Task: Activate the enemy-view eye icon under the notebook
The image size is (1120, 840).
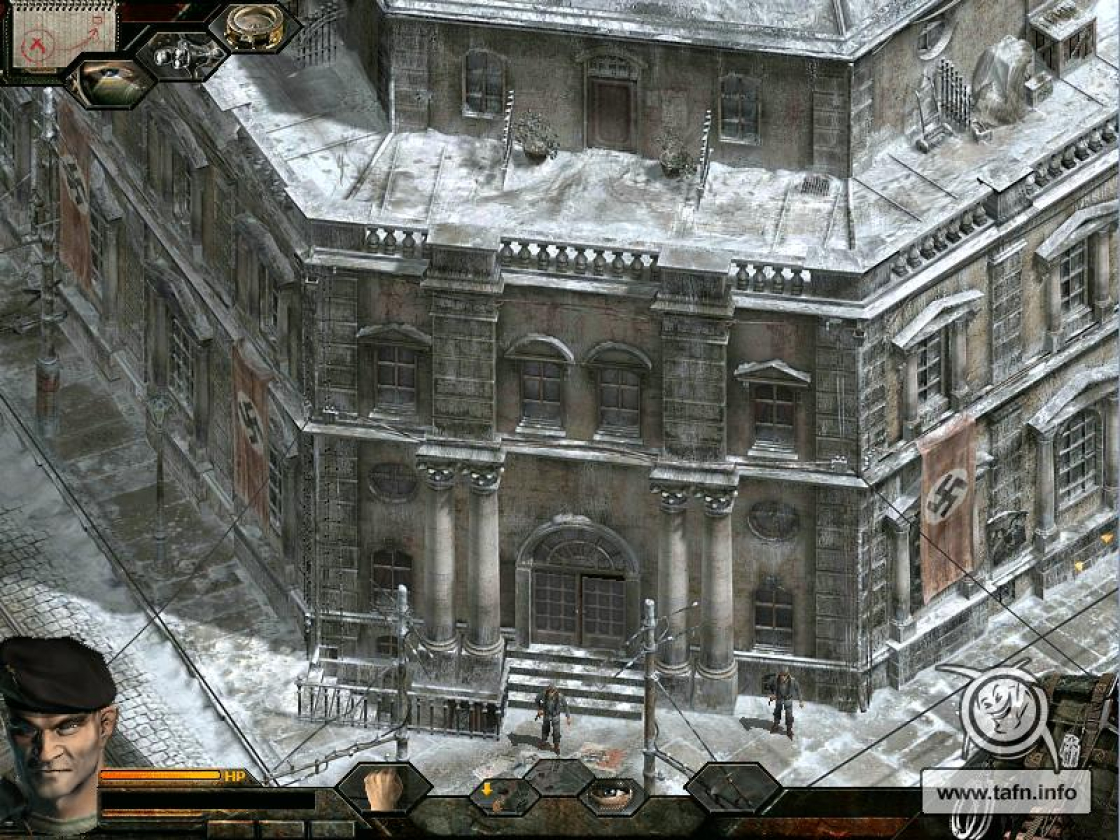Action: point(111,82)
